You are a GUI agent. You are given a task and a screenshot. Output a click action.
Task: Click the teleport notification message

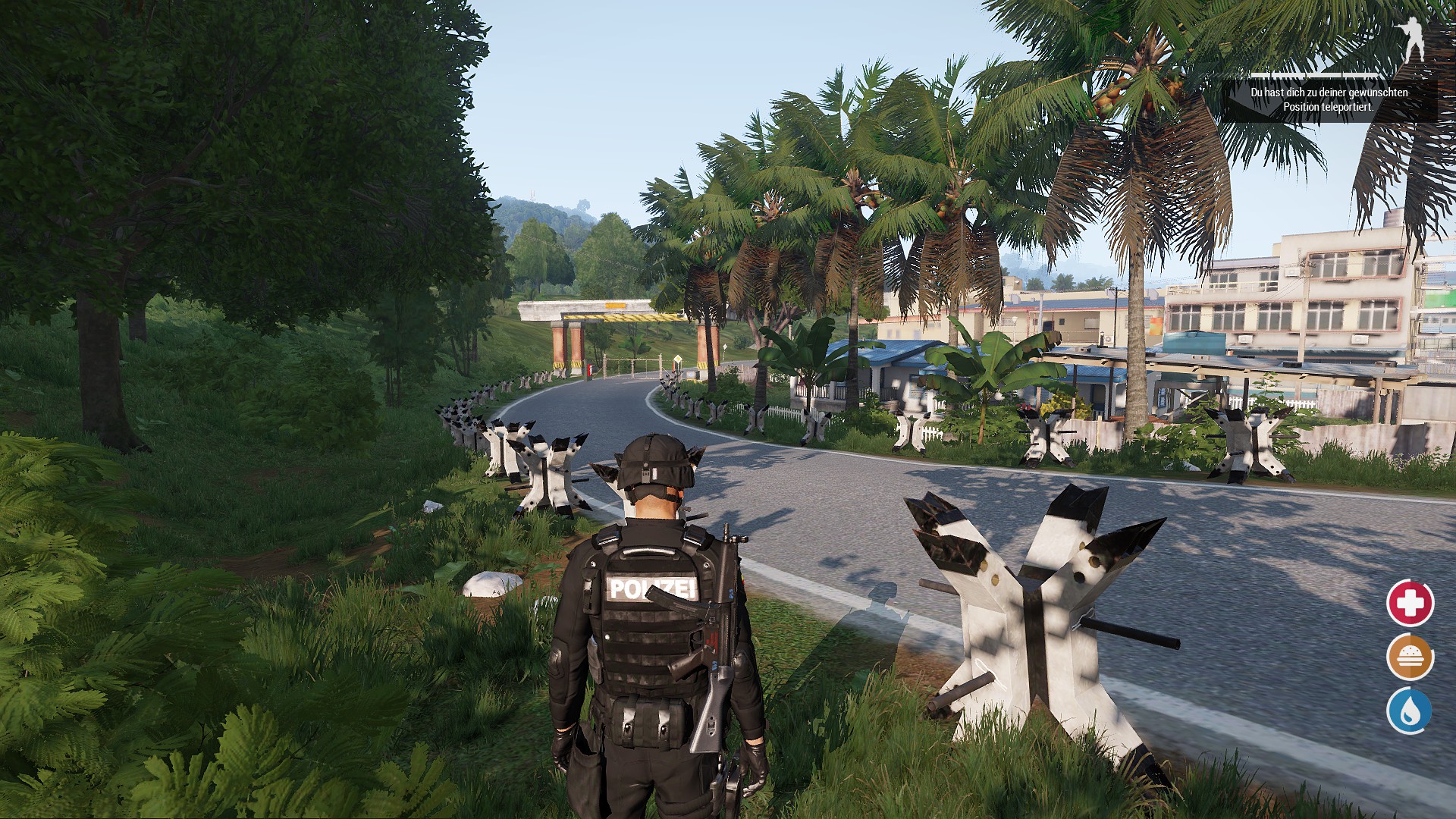coord(1329,99)
